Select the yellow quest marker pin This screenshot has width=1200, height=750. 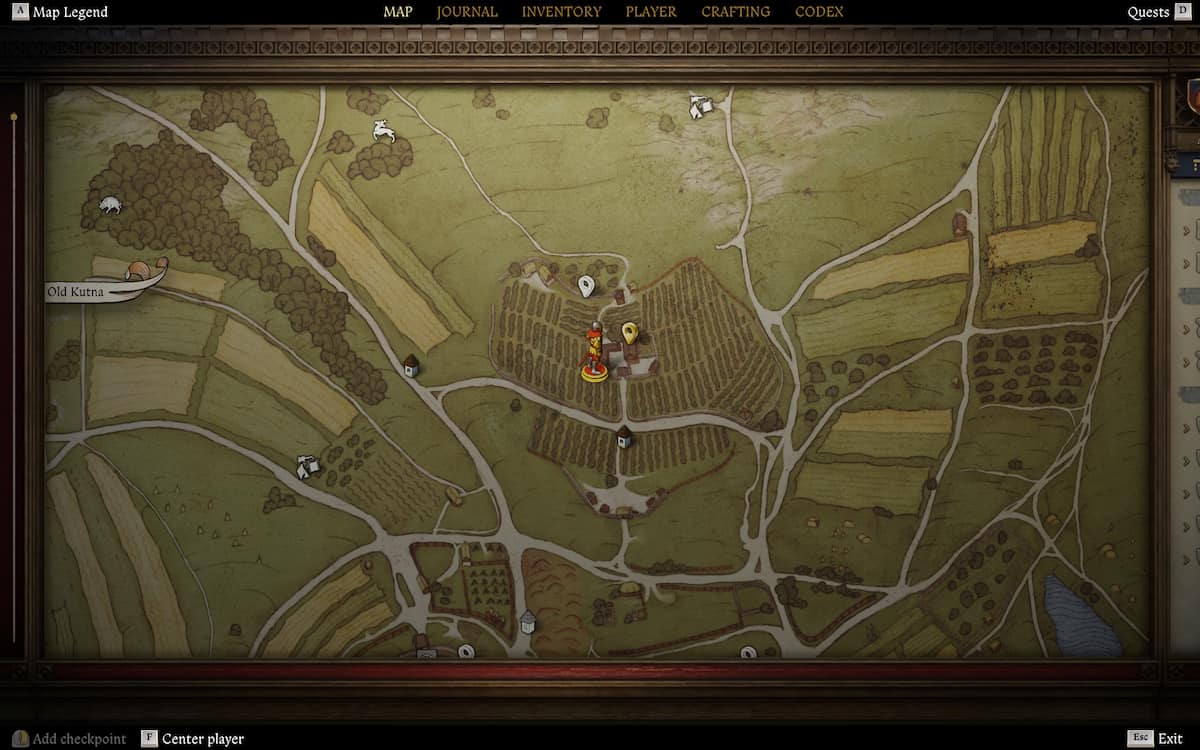(630, 332)
